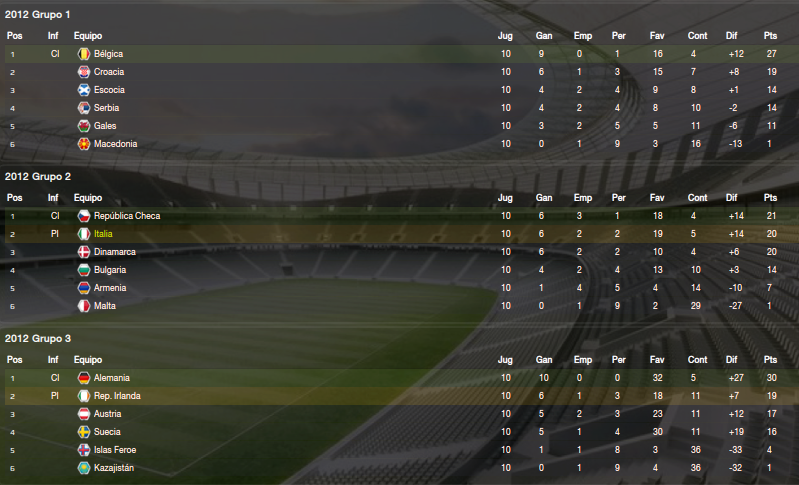This screenshot has height=485, width=799.
Task: Open Serbia team page
Action: tap(107, 108)
